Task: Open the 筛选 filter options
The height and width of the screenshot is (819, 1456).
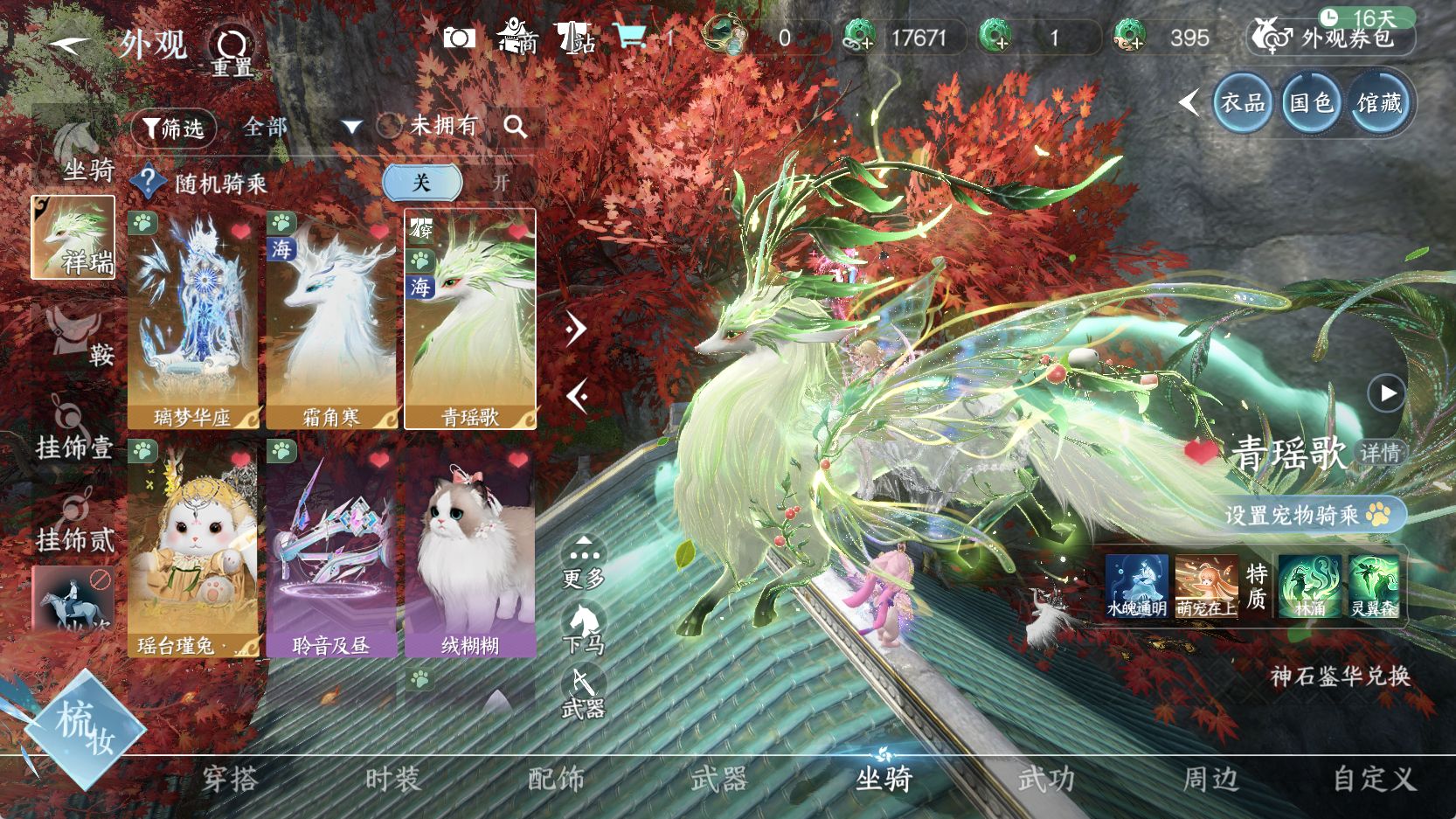Action: coord(173,128)
